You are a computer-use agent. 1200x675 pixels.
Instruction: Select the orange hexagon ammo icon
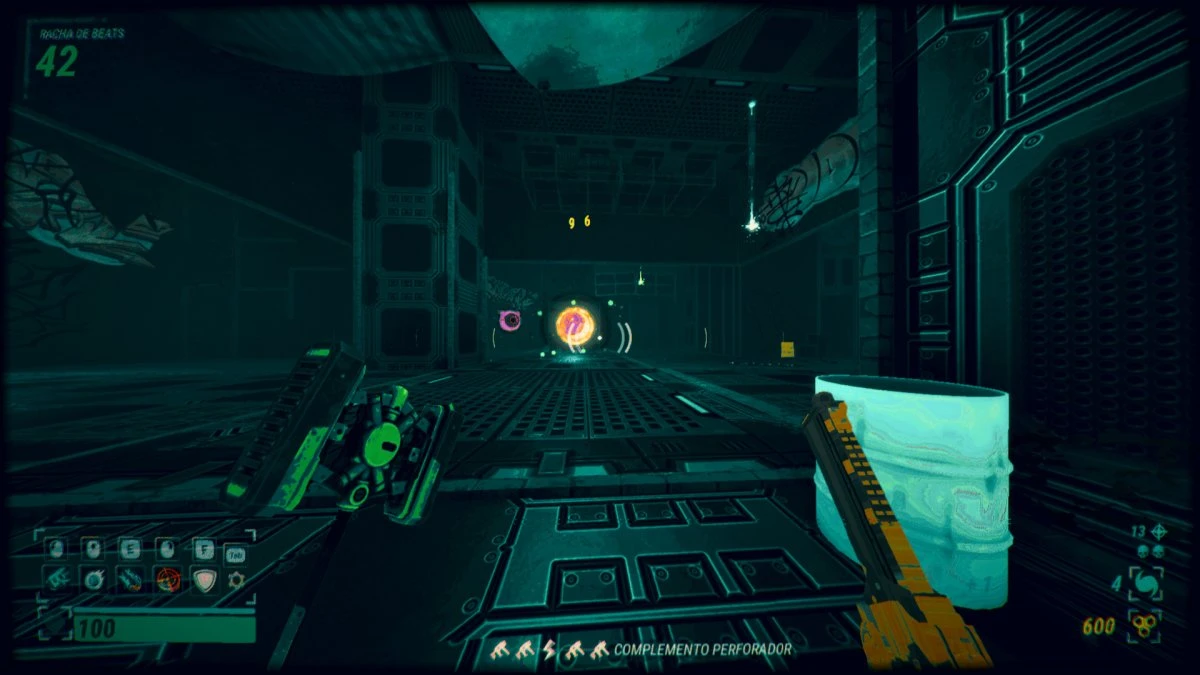(x=1143, y=626)
